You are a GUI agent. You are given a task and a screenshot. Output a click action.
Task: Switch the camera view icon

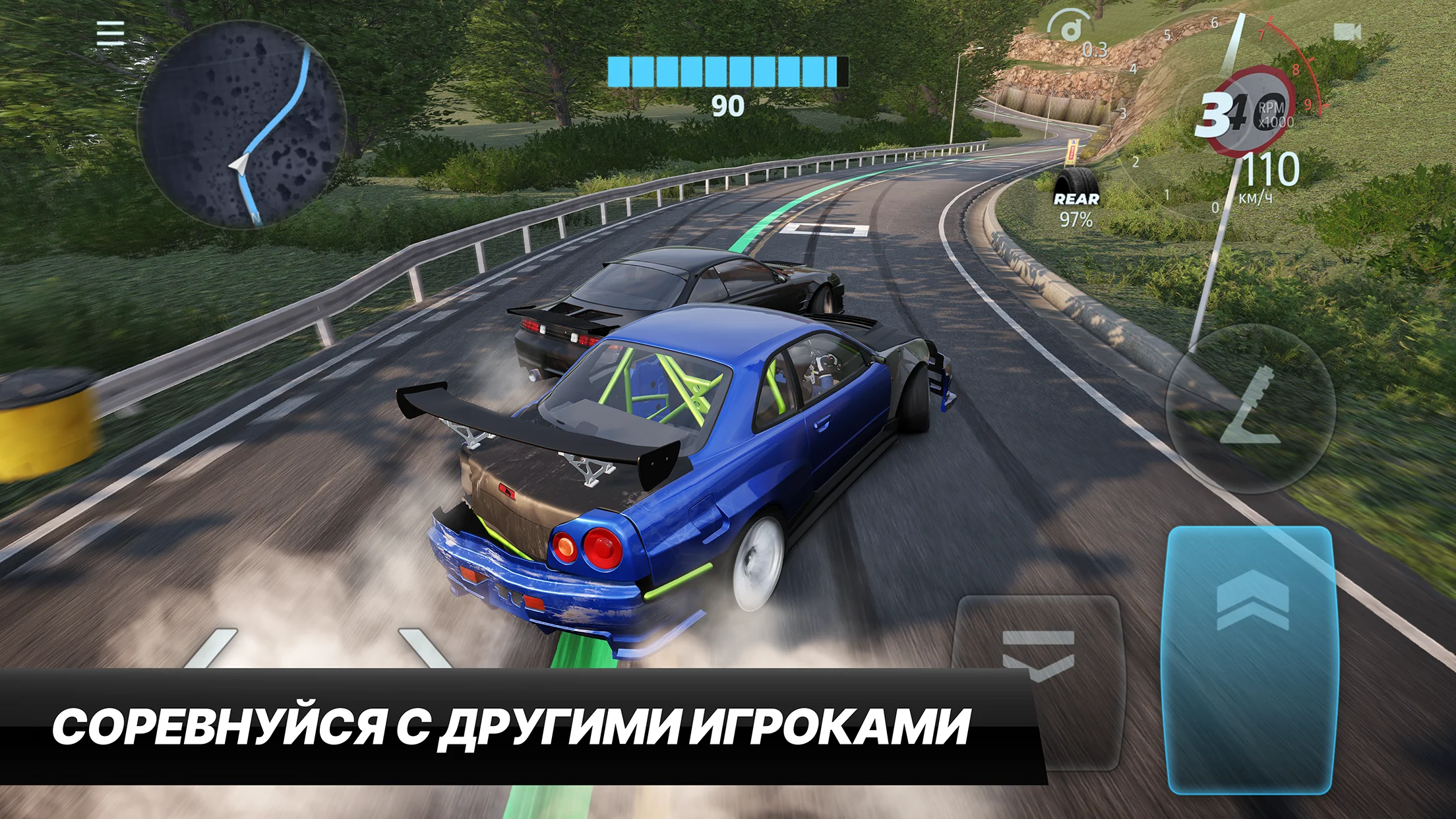tap(1347, 32)
